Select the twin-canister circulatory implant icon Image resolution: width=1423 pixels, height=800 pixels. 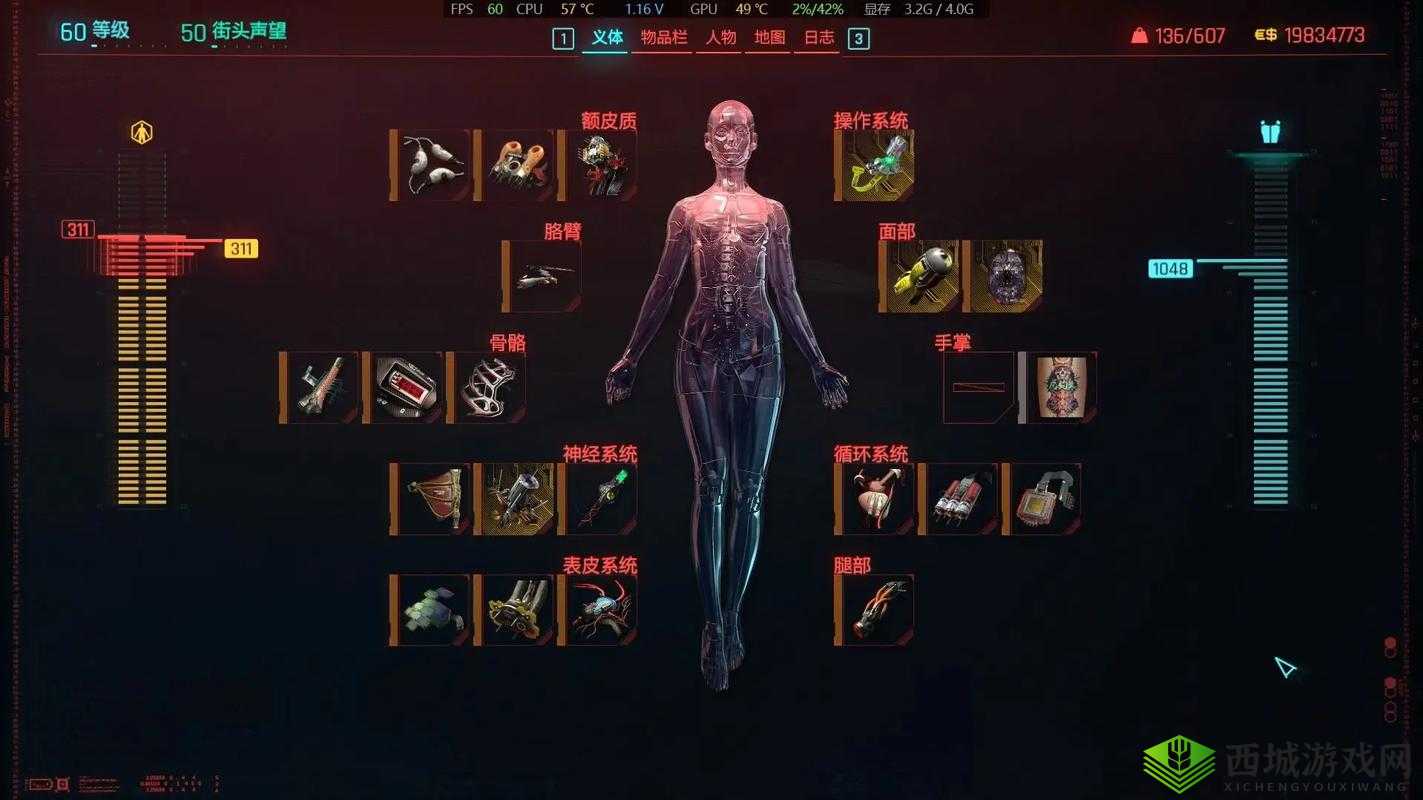[960, 497]
